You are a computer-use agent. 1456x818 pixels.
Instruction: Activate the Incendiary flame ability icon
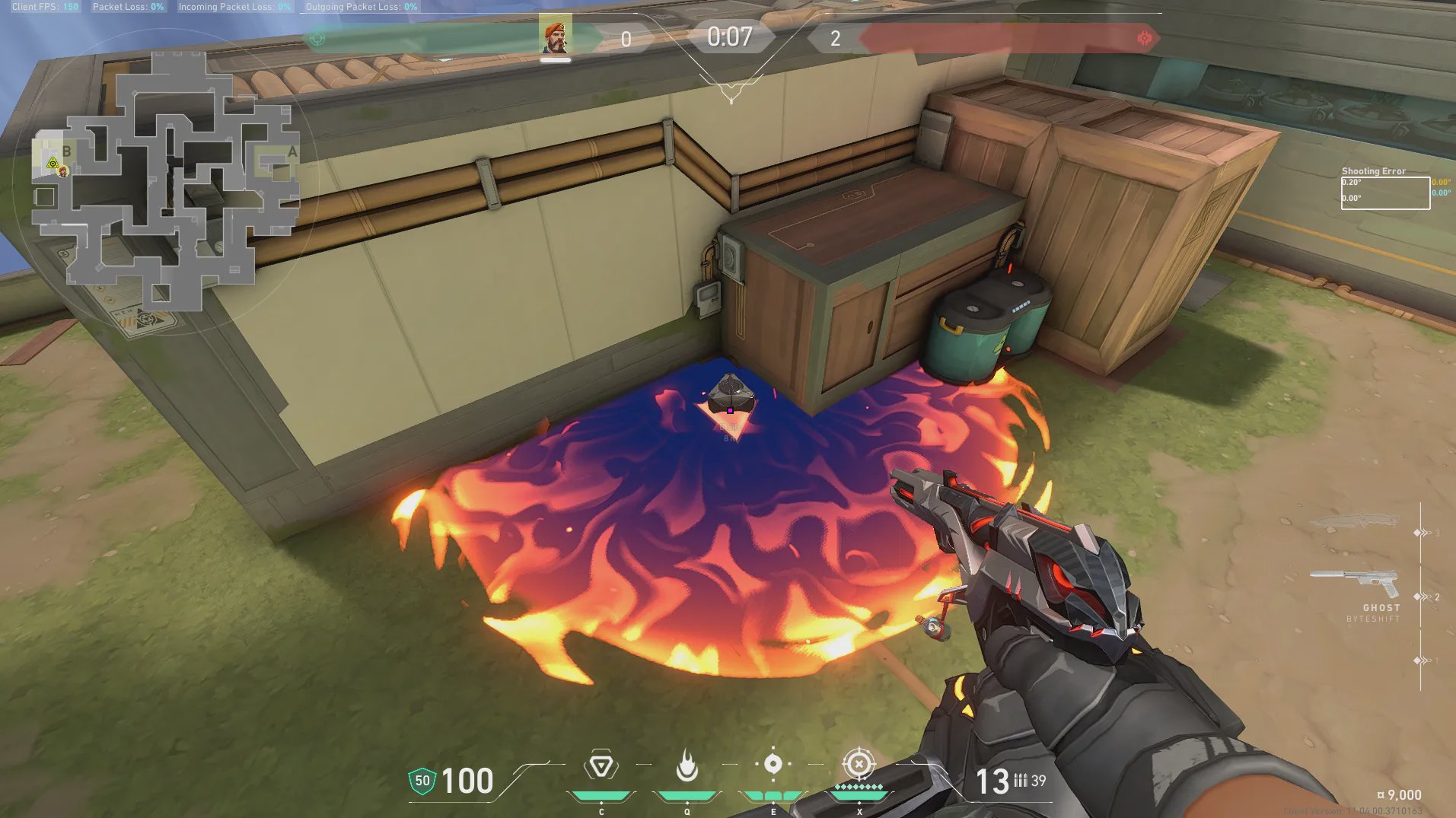[x=687, y=765]
